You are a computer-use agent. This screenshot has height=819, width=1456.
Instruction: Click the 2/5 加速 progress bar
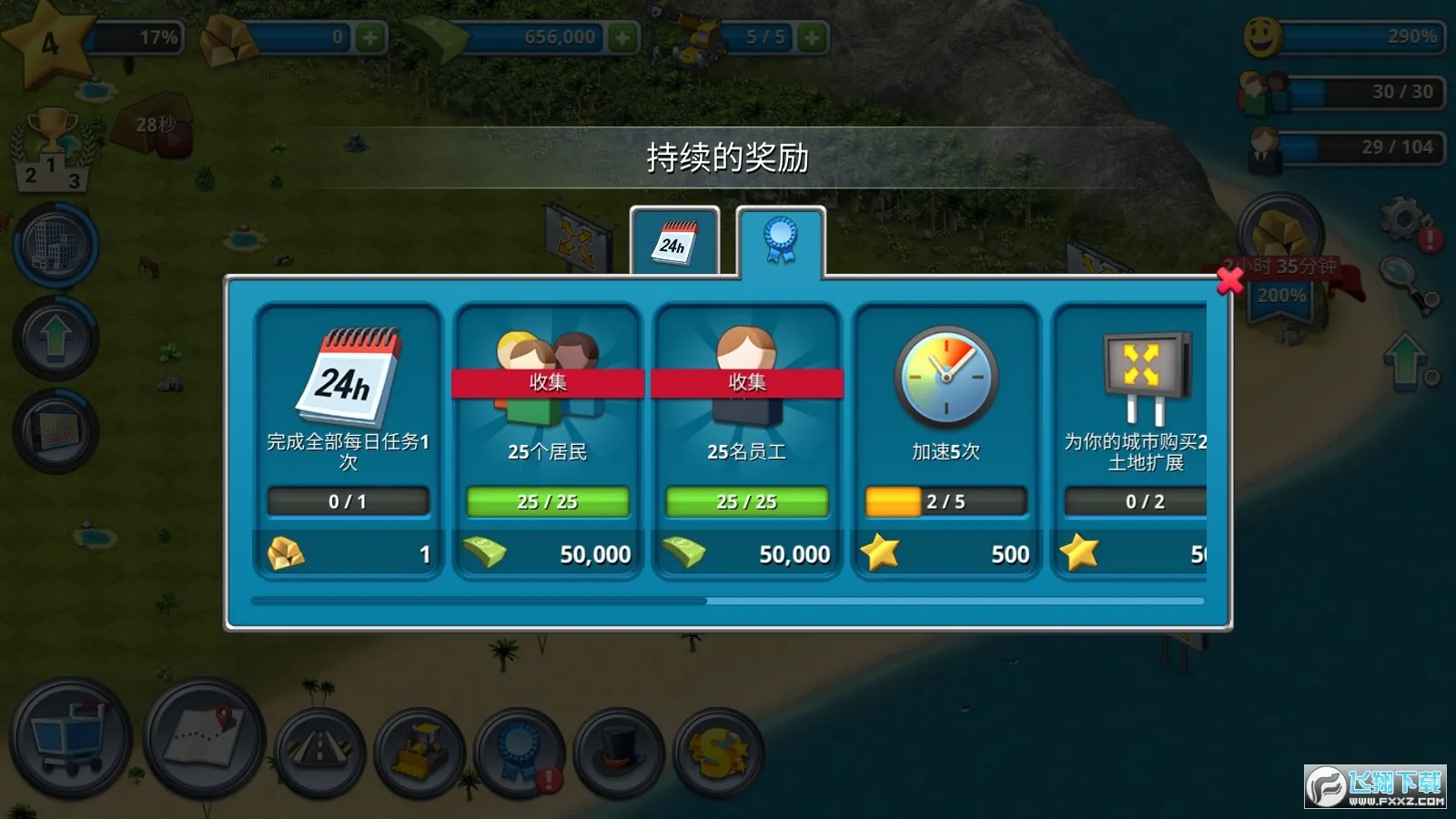[x=945, y=500]
